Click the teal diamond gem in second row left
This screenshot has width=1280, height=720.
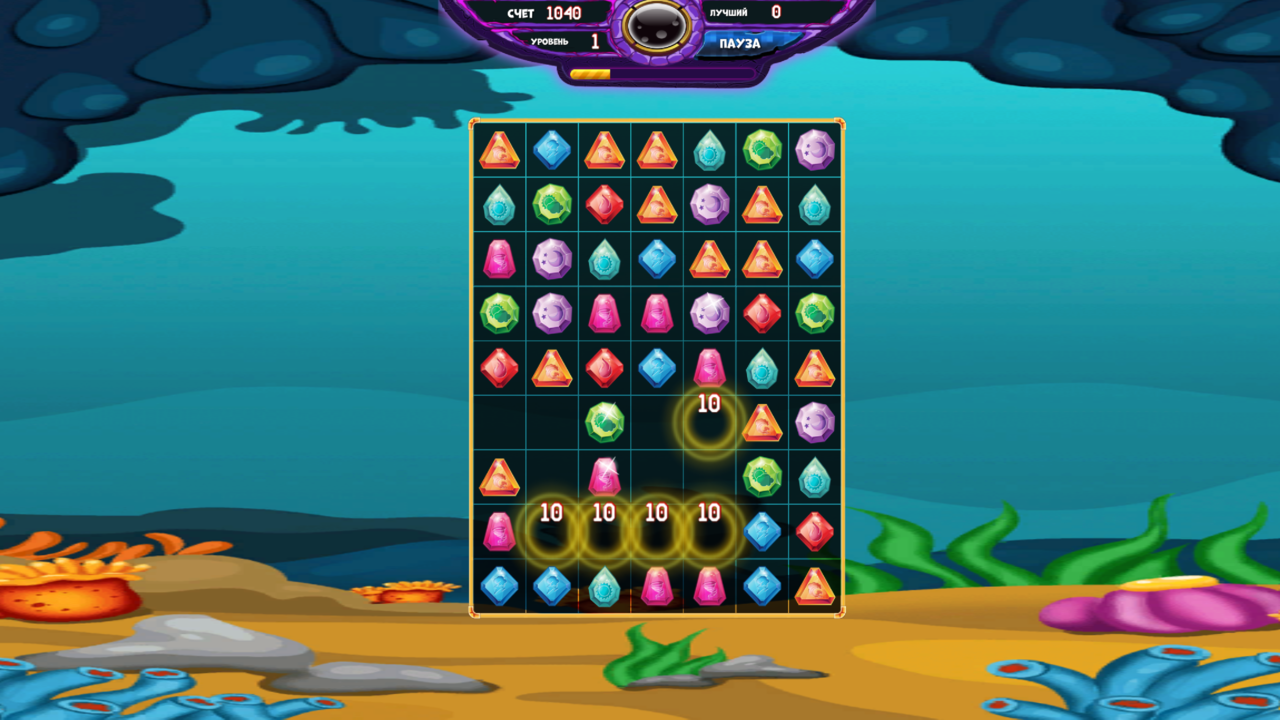(499, 205)
